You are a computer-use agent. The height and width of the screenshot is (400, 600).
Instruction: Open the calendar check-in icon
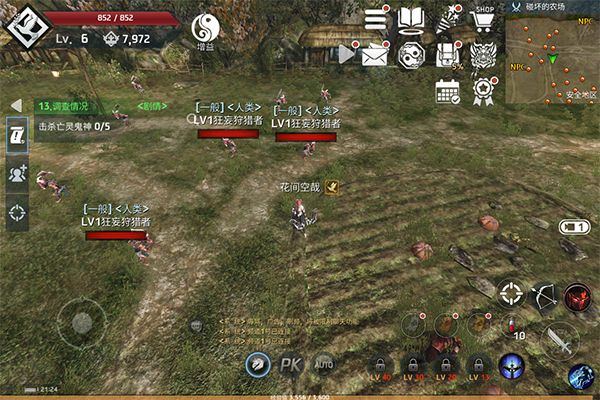[x=447, y=91]
